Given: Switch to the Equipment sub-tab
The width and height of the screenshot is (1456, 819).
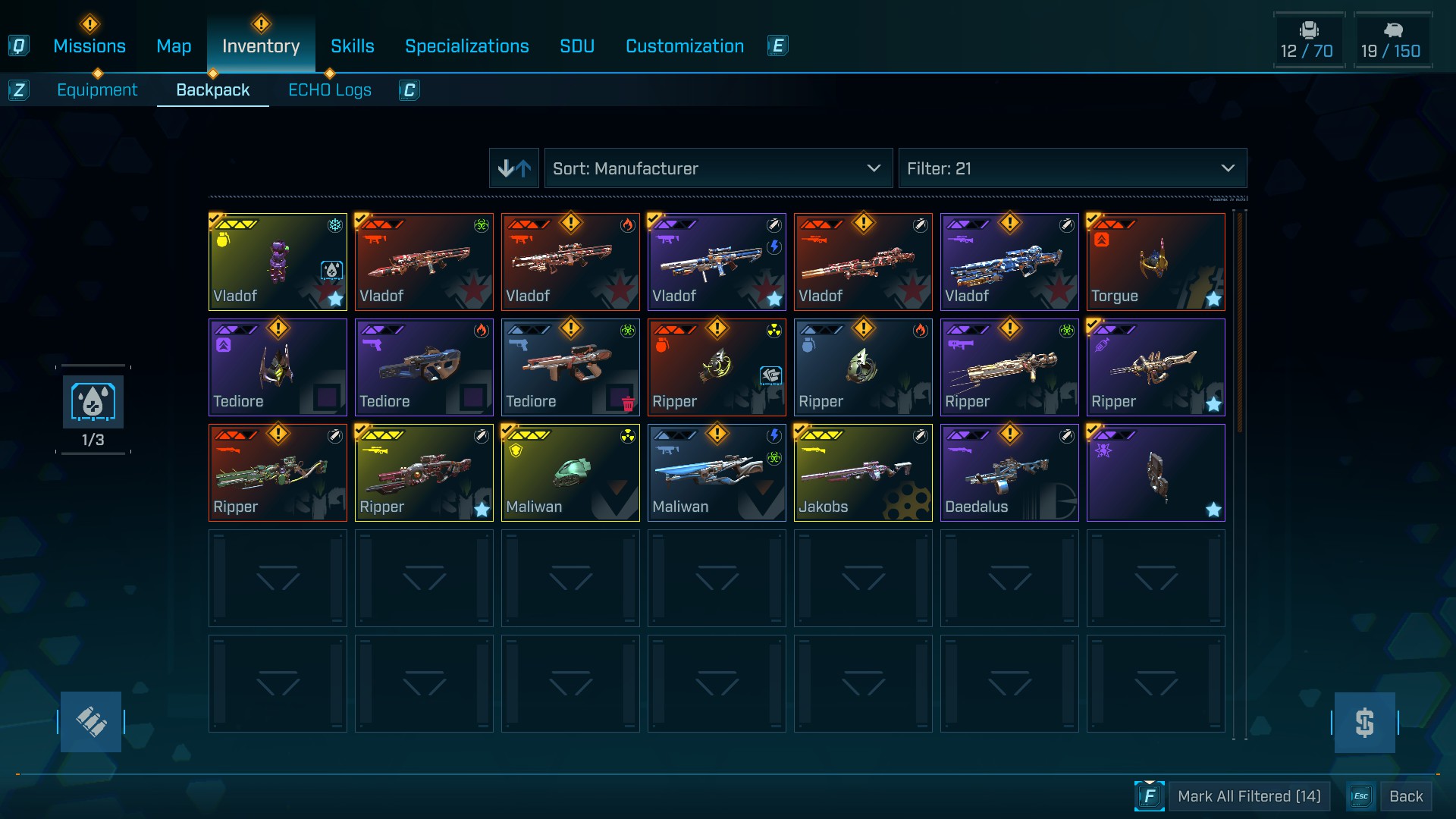Looking at the screenshot, I should (97, 90).
